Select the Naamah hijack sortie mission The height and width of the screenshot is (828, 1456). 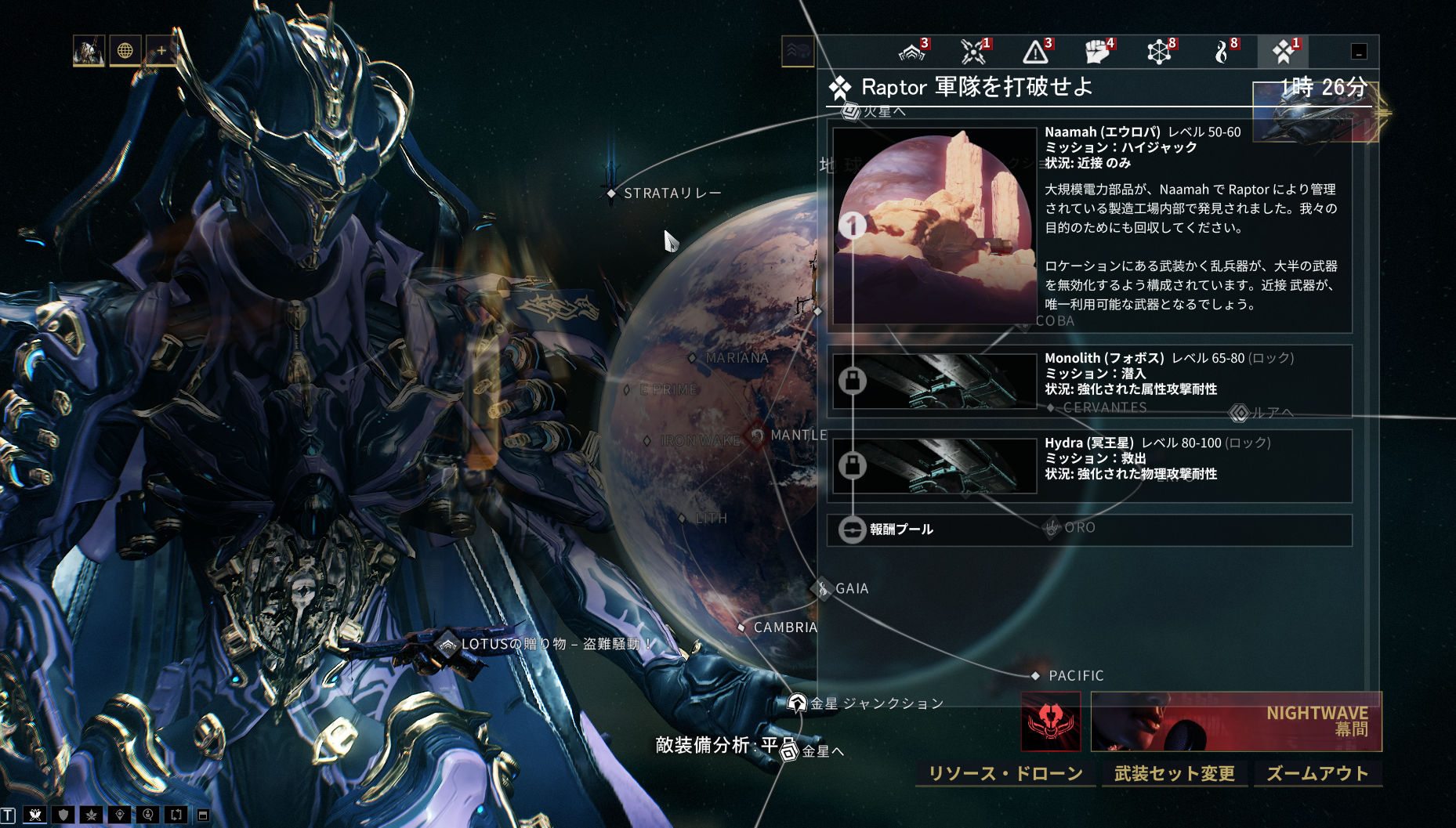point(1089,226)
